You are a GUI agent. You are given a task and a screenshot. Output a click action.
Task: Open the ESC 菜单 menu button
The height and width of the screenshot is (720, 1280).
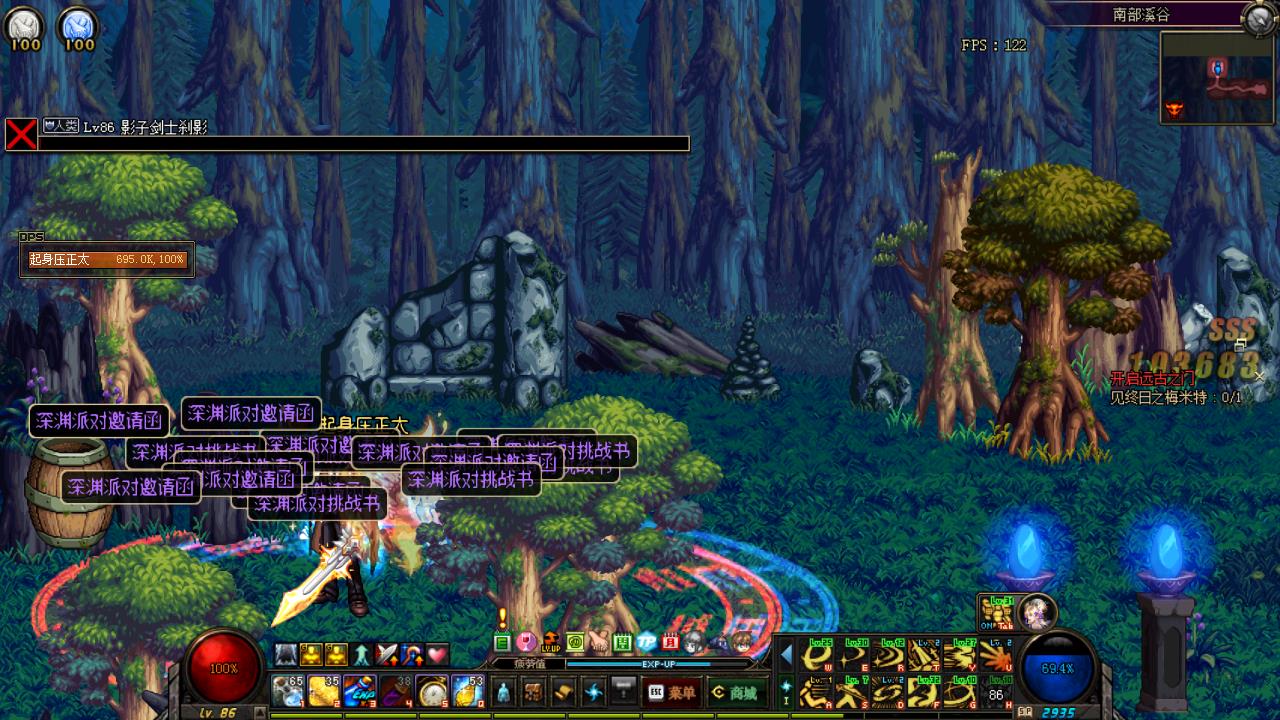(x=672, y=692)
